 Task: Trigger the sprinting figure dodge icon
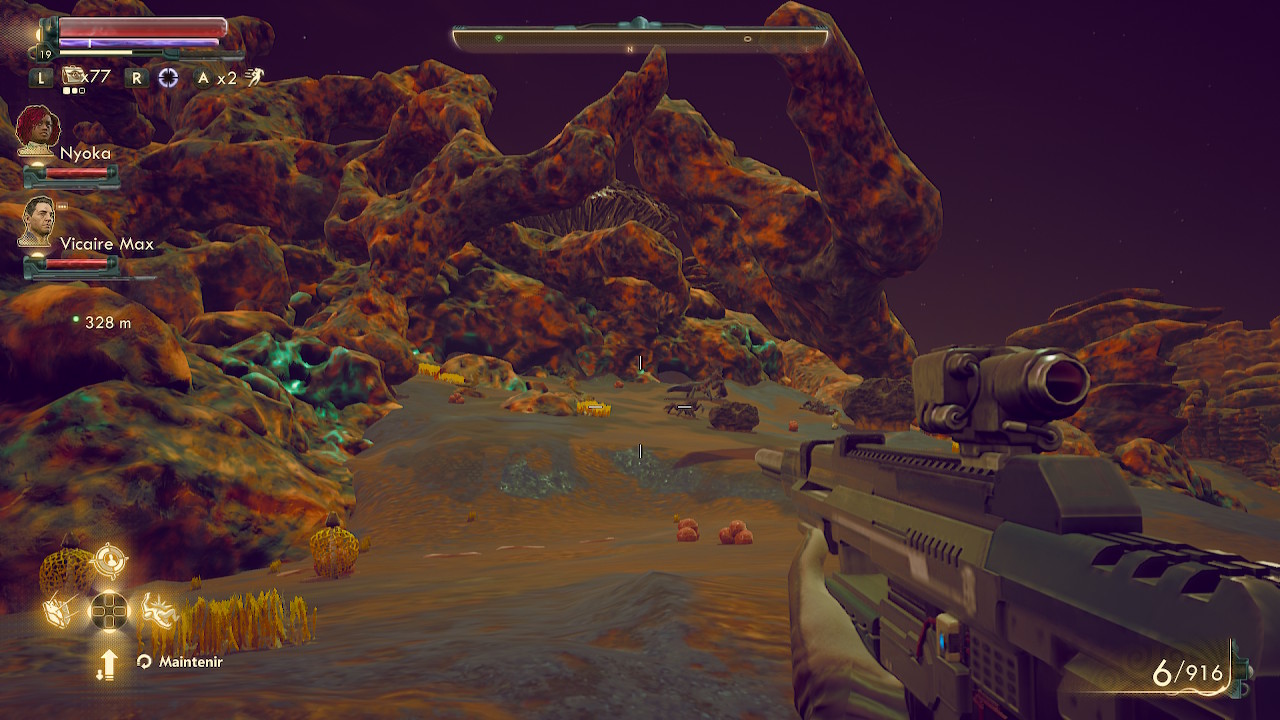click(255, 77)
